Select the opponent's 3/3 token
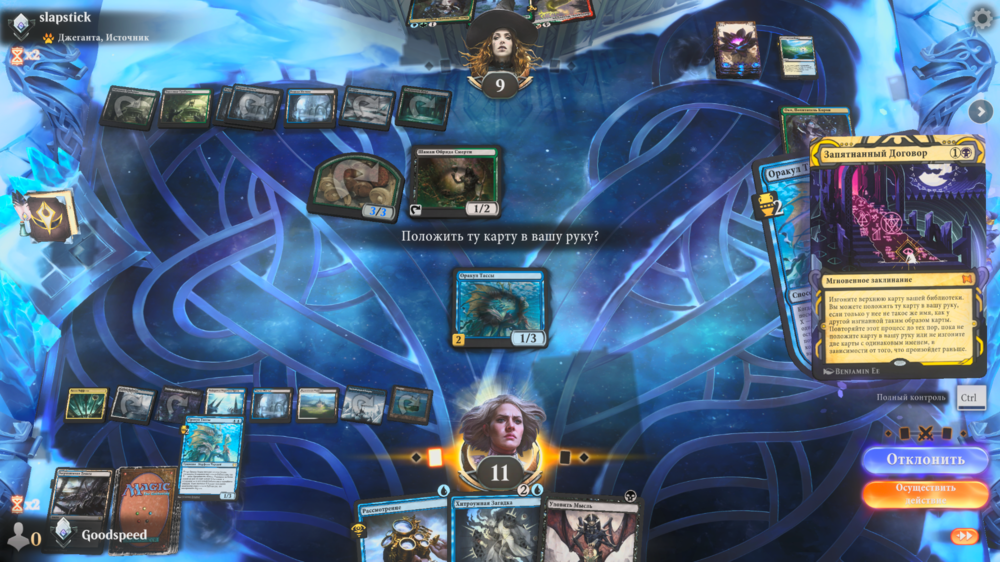1000x562 pixels. pyautogui.click(x=357, y=187)
